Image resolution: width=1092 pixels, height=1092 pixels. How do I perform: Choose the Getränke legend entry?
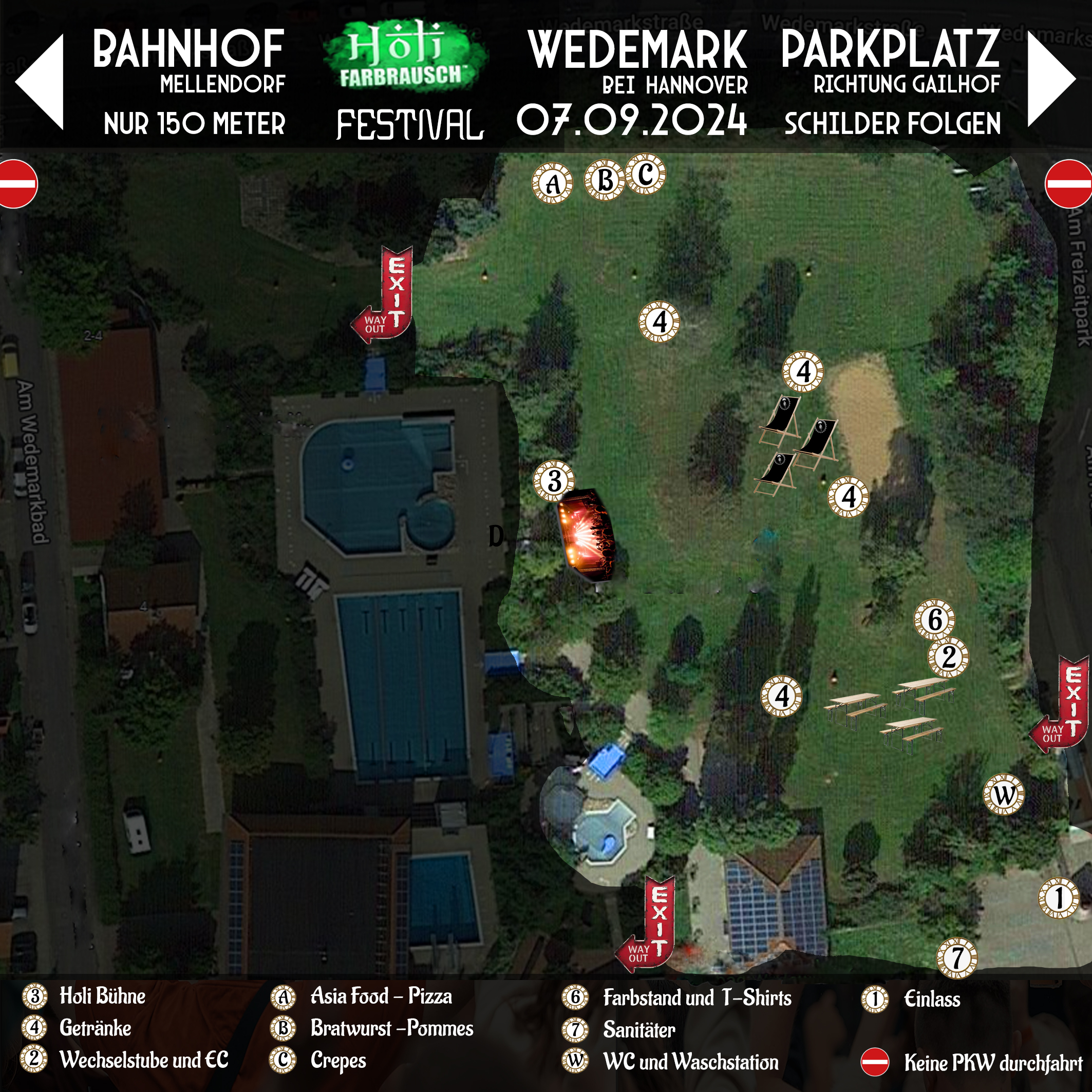[95, 1028]
